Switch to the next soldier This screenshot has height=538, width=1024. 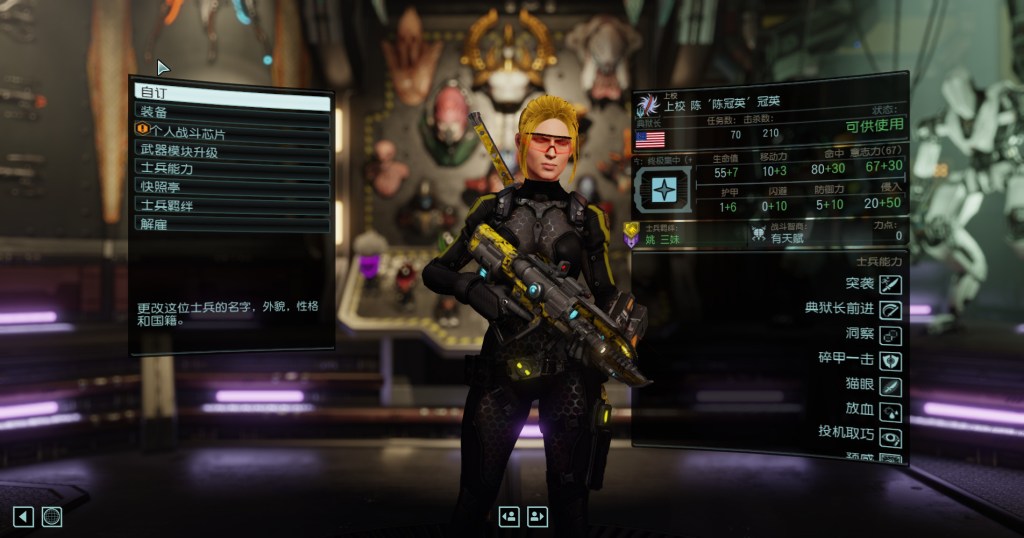tap(538, 516)
